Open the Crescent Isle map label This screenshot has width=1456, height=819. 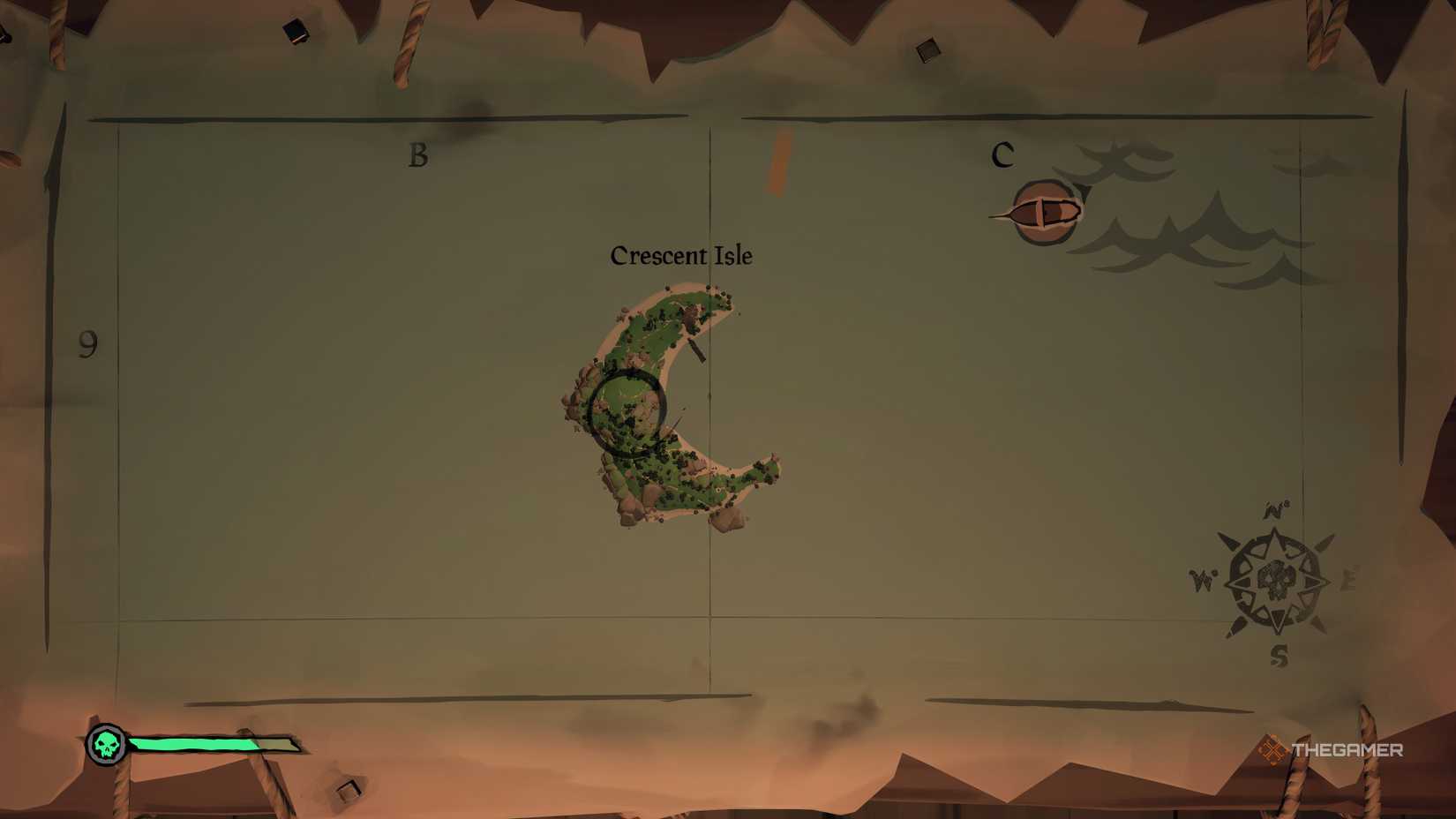[x=681, y=256]
